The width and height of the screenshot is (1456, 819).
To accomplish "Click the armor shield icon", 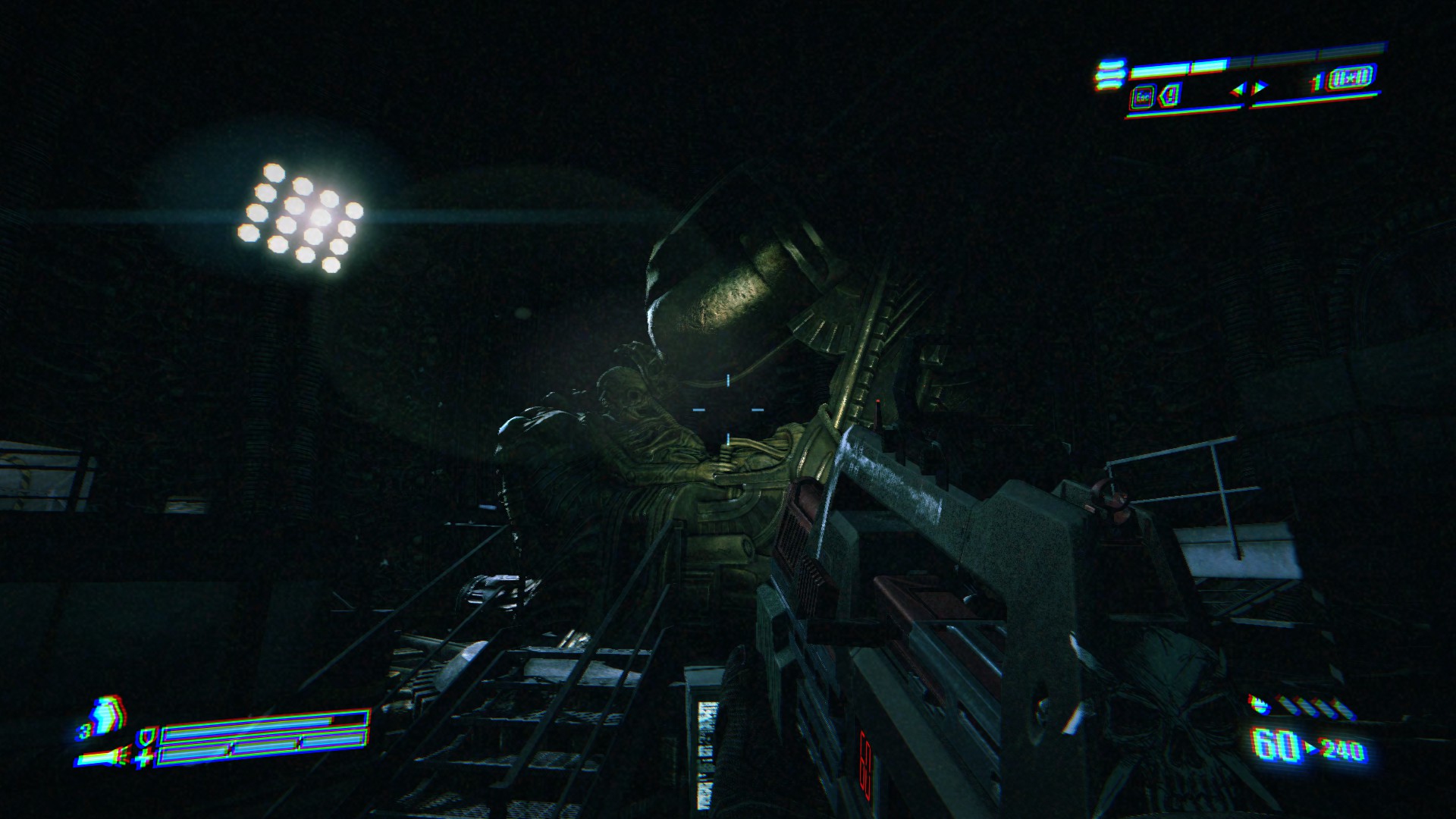I will click(145, 736).
